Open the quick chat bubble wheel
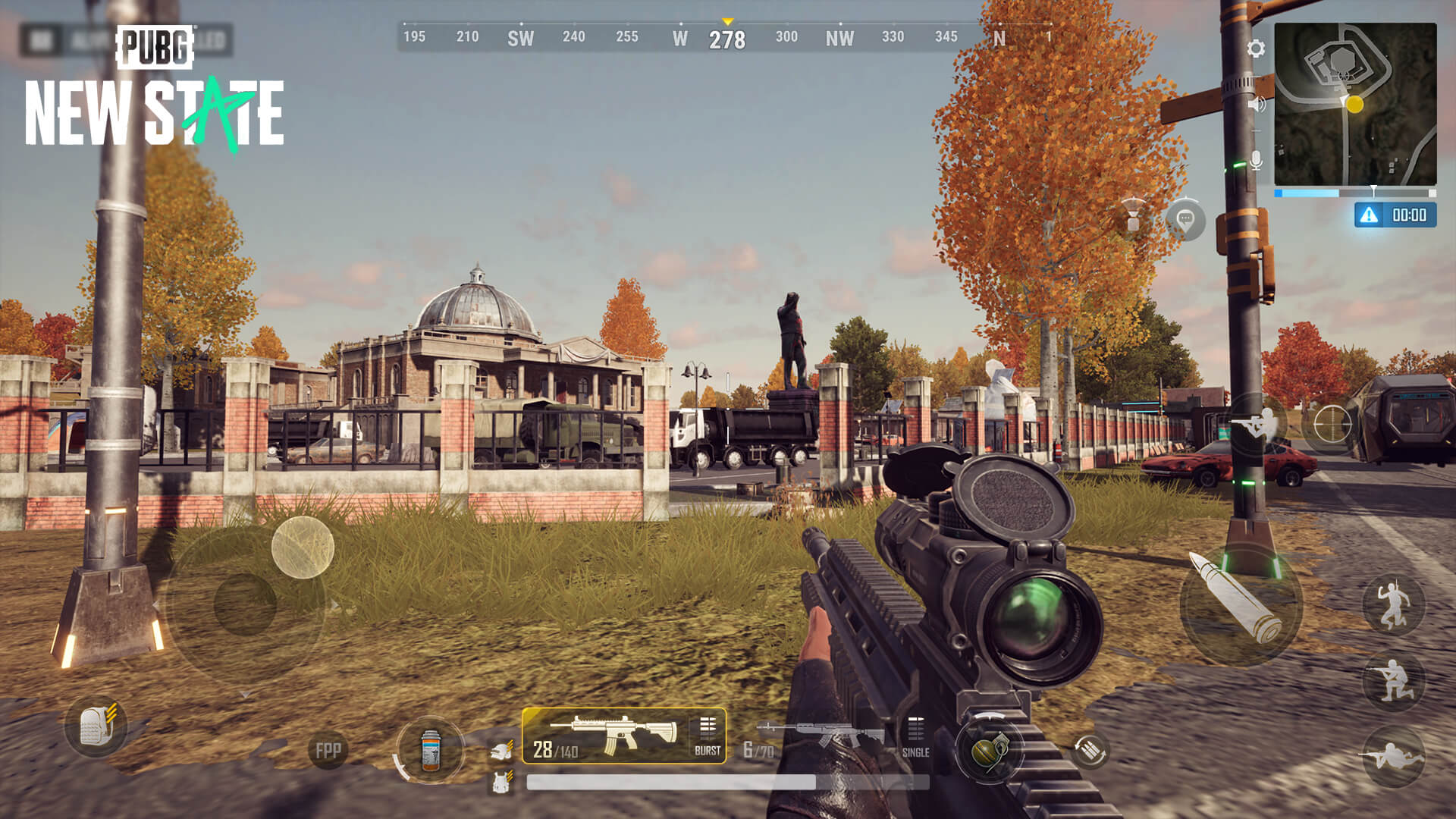 1184,219
